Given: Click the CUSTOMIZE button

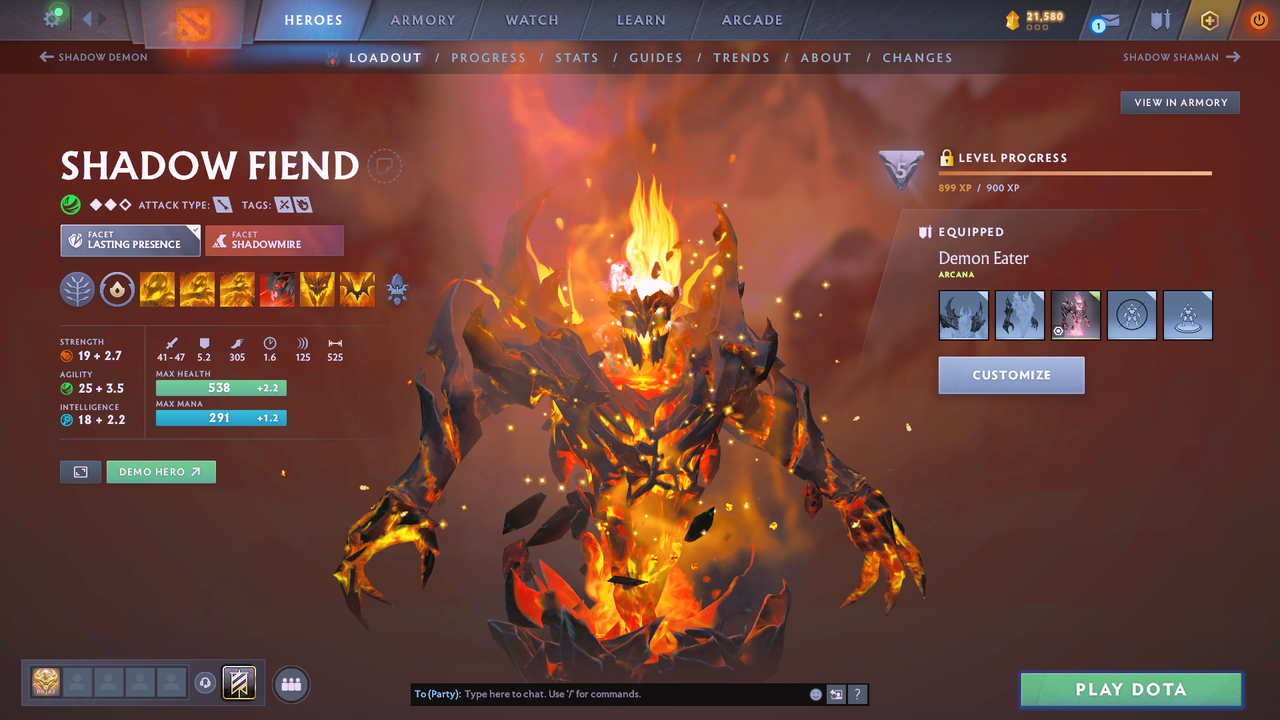Looking at the screenshot, I should (1011, 375).
